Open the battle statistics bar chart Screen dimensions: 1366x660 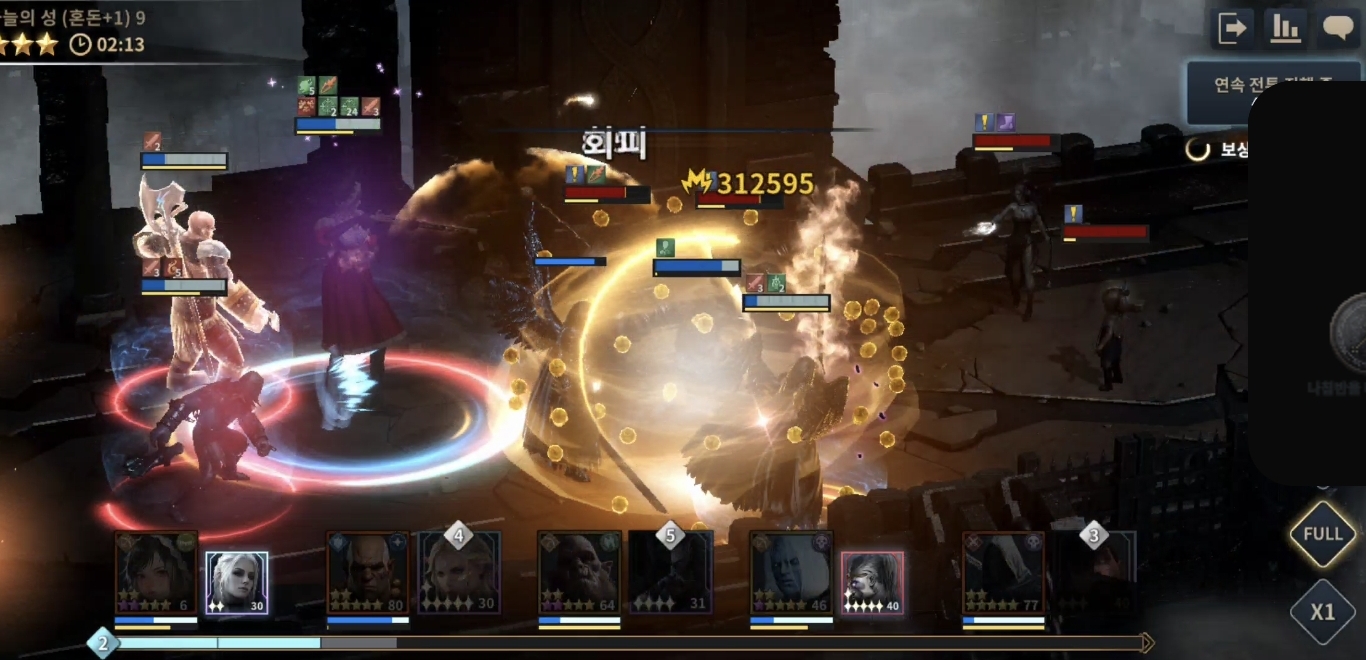tap(1285, 28)
